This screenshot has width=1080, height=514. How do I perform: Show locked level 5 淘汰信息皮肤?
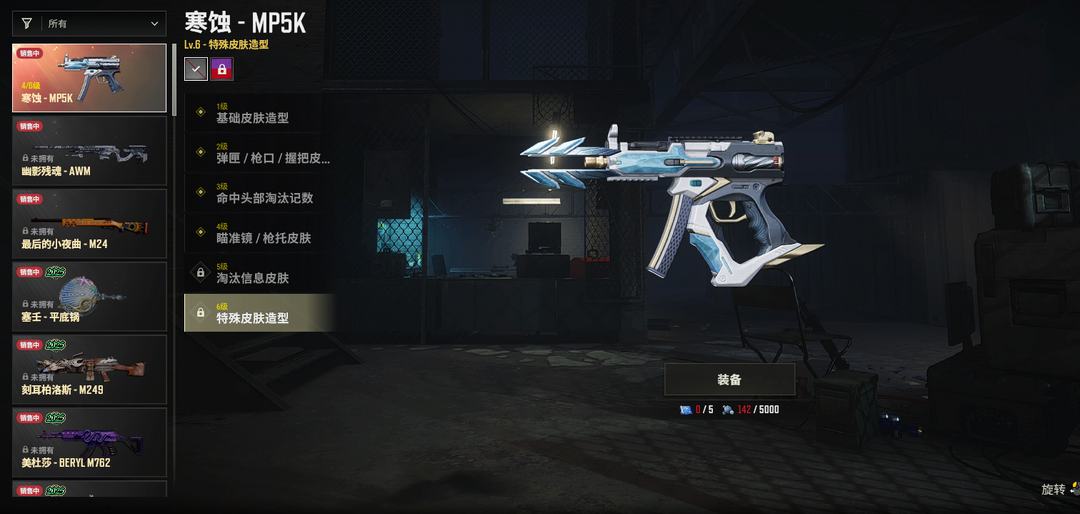tap(259, 273)
